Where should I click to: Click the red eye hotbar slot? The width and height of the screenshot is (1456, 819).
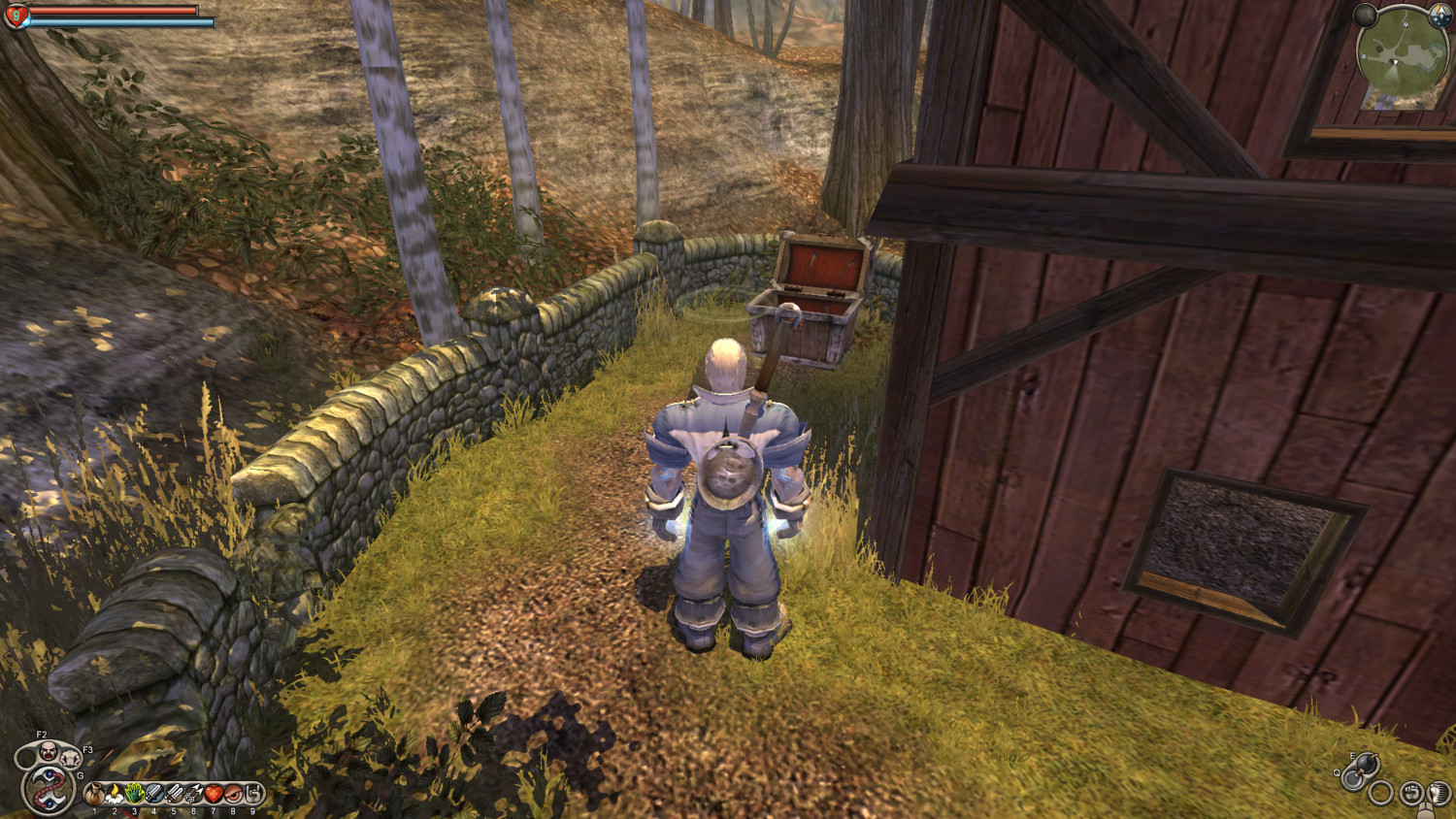point(233,795)
